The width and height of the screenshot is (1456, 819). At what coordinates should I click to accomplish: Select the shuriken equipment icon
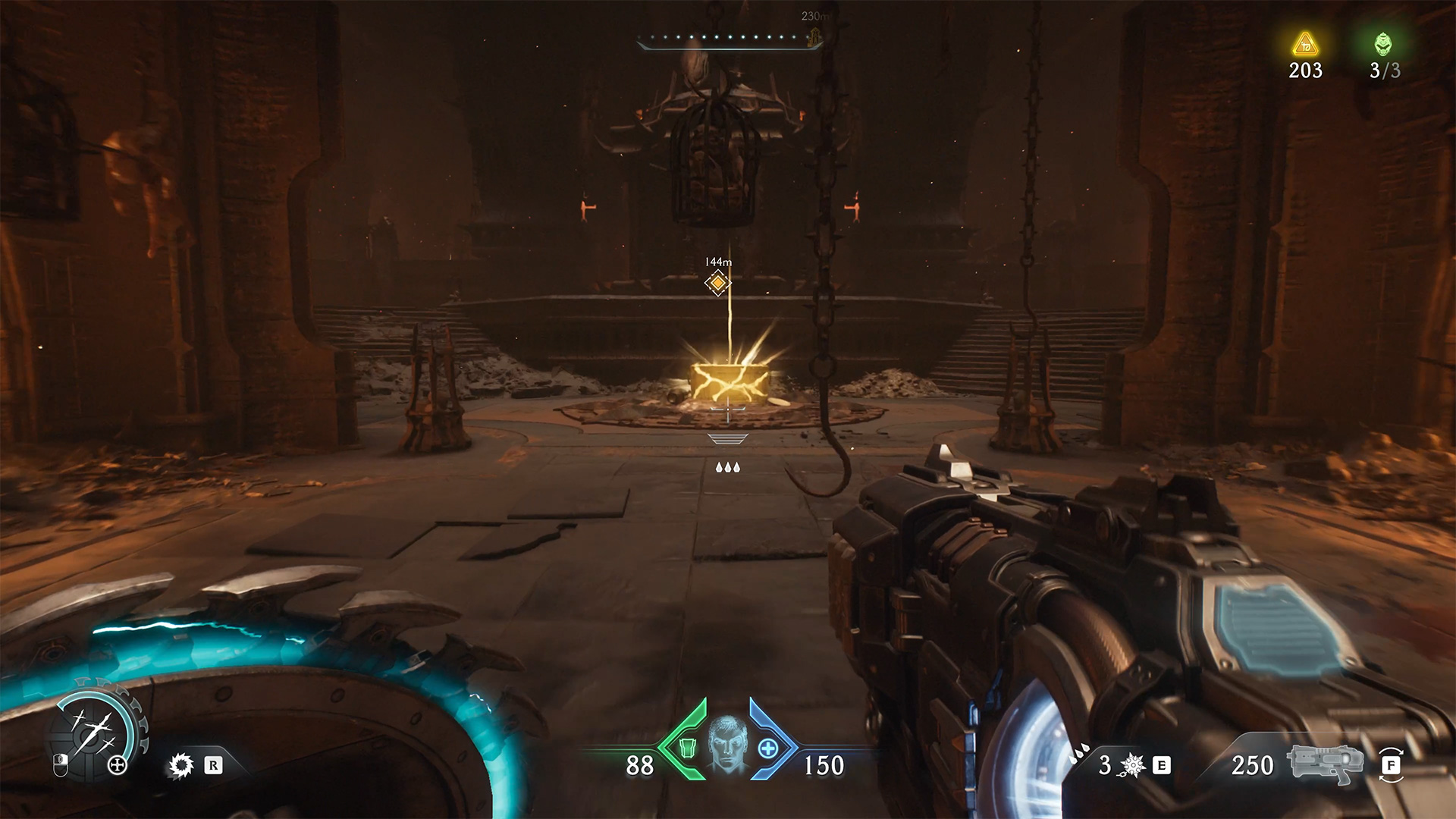pyautogui.click(x=1132, y=765)
